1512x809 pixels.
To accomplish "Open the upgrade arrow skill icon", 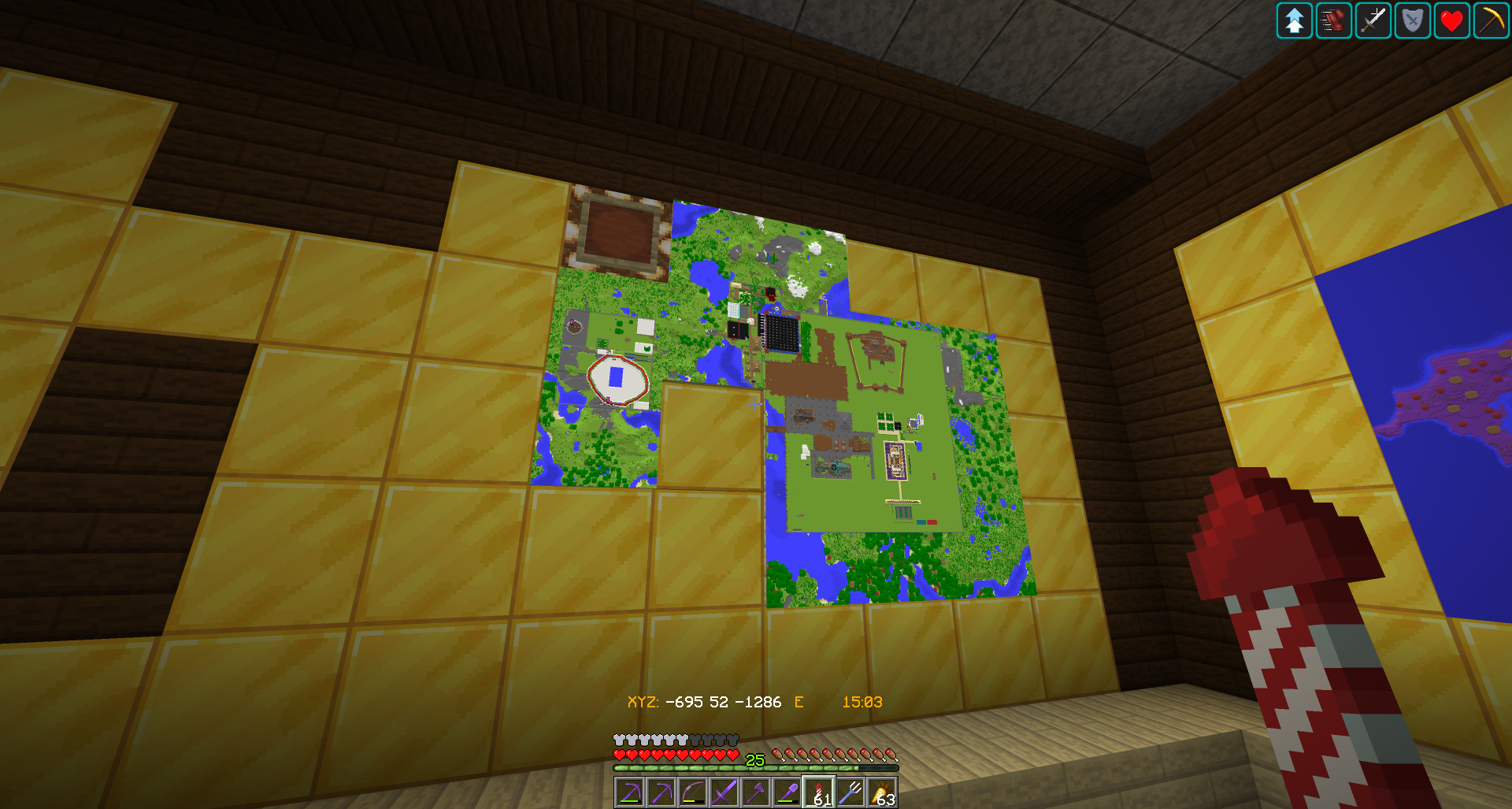I will click(x=1294, y=21).
